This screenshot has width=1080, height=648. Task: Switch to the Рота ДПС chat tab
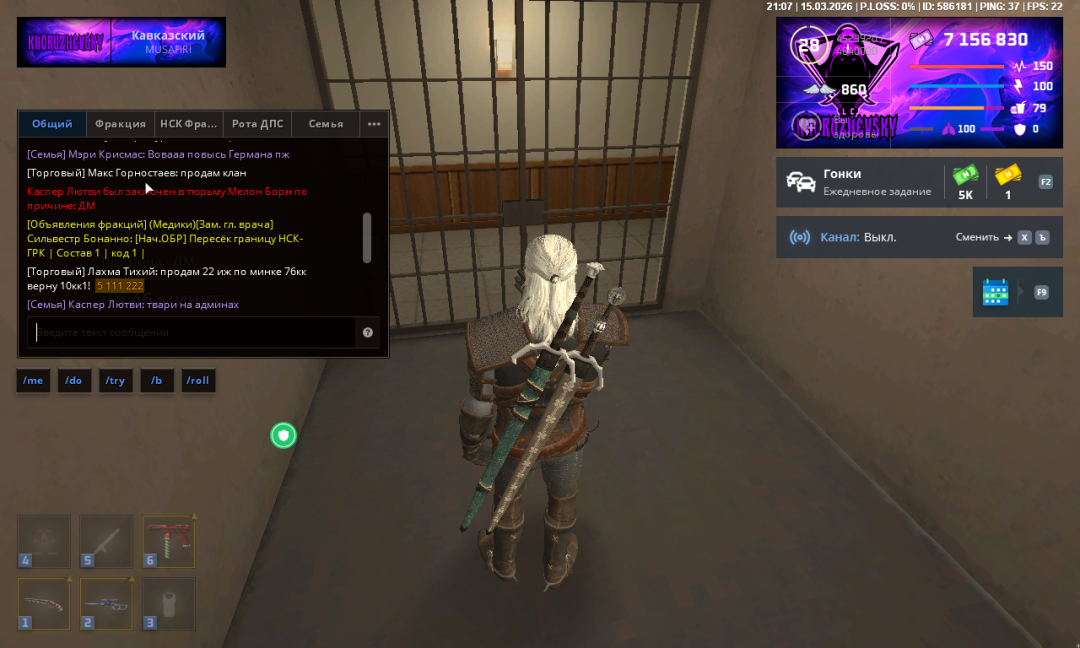click(x=257, y=124)
